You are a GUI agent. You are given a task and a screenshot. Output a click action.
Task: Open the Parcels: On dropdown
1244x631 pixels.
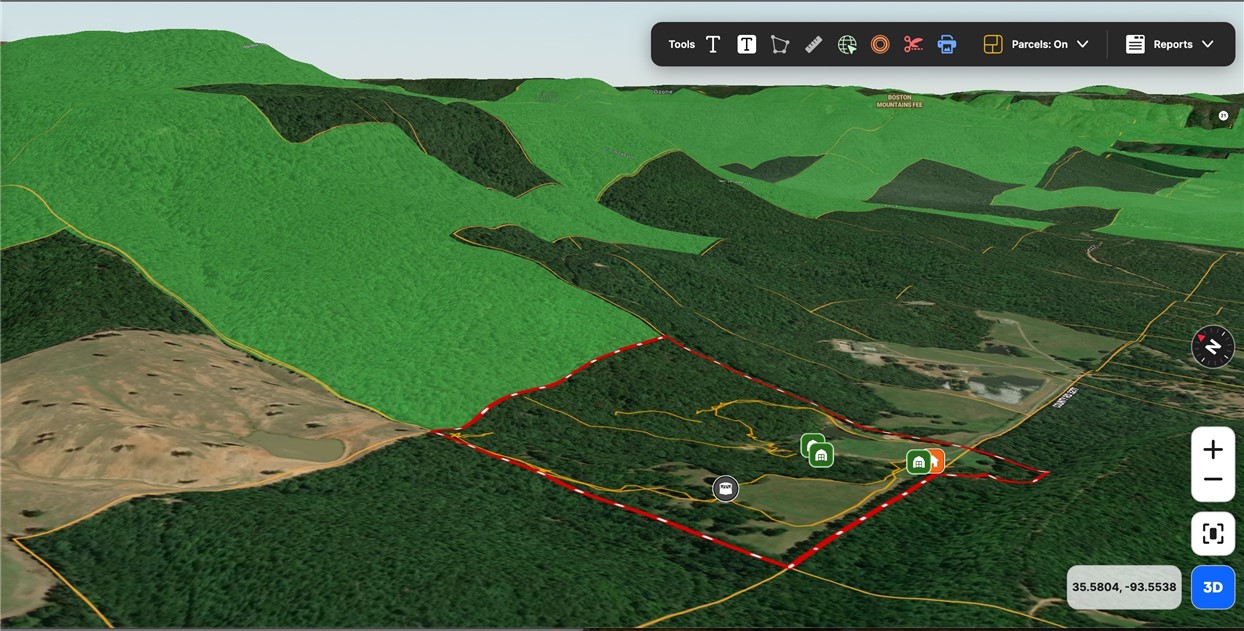tap(1037, 44)
